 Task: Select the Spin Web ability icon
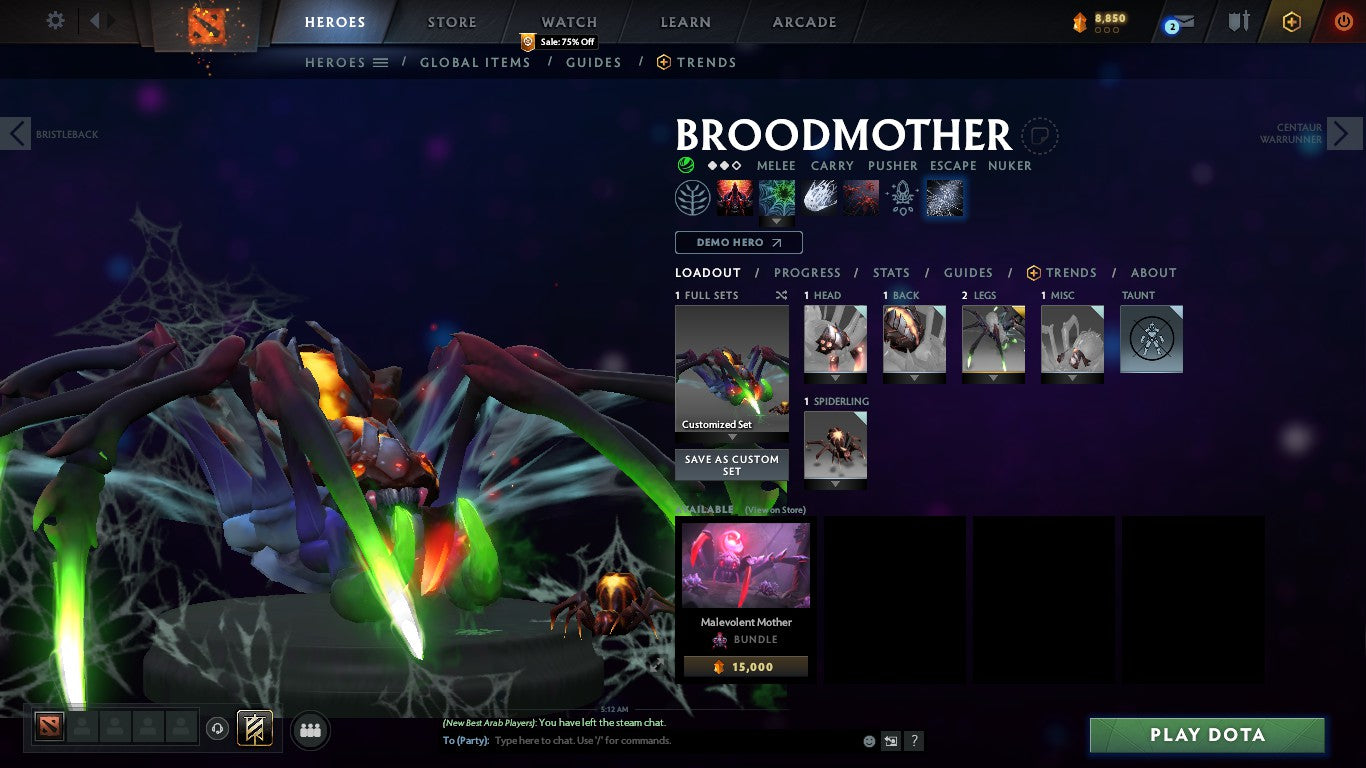pos(776,197)
